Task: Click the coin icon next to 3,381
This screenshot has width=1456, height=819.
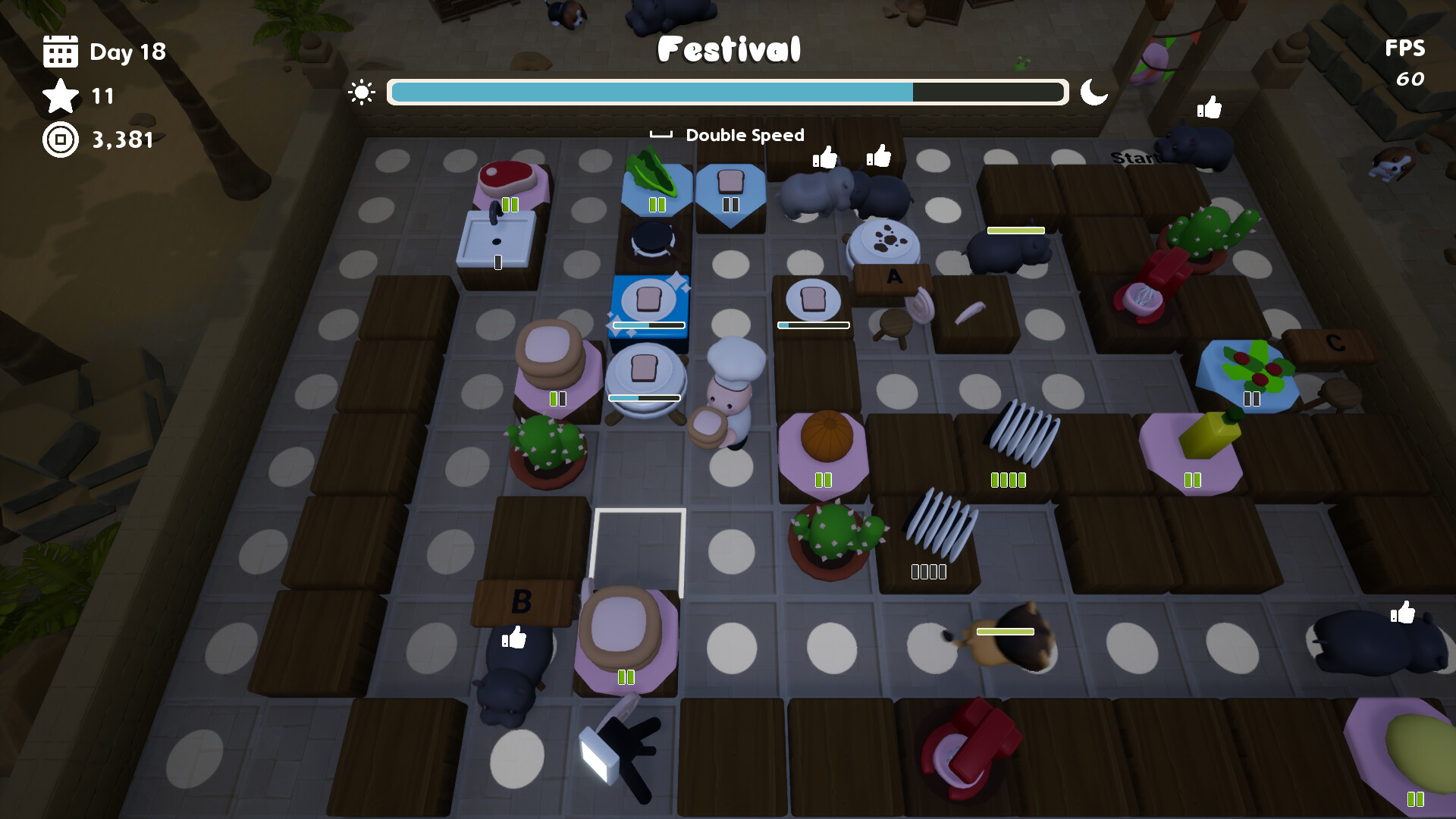Action: [61, 140]
